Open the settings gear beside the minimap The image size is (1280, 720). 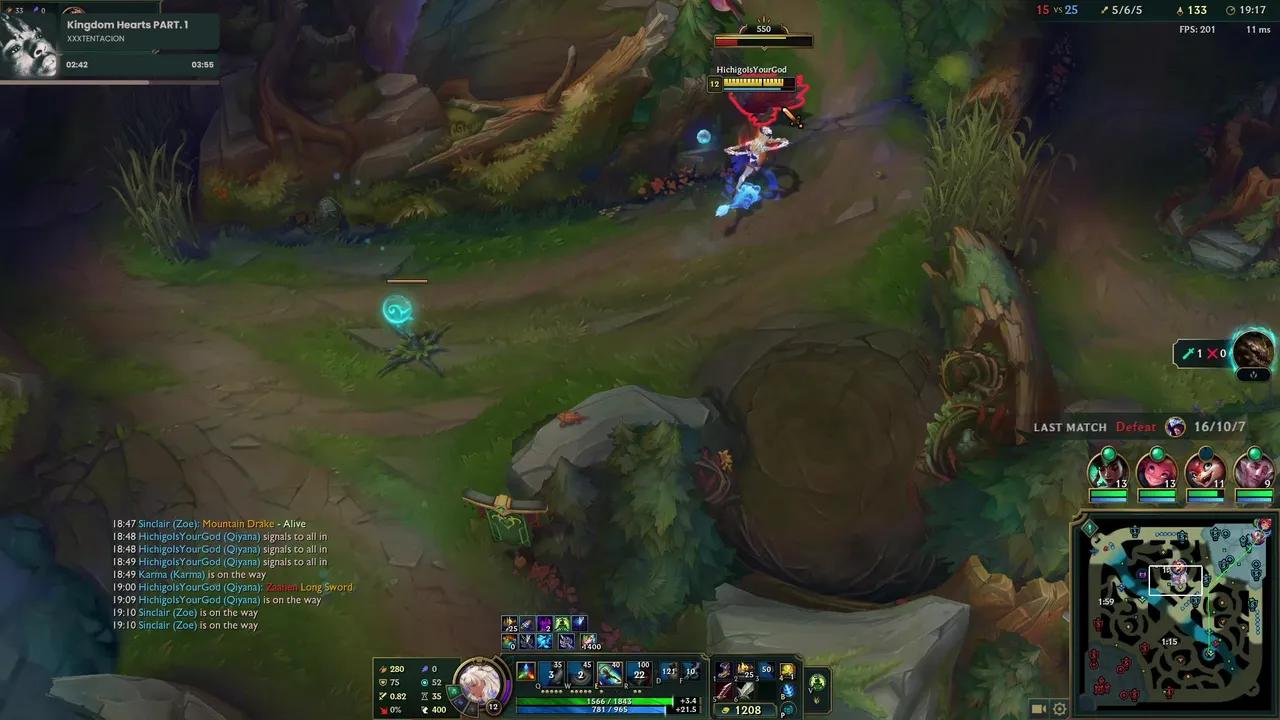1058,707
